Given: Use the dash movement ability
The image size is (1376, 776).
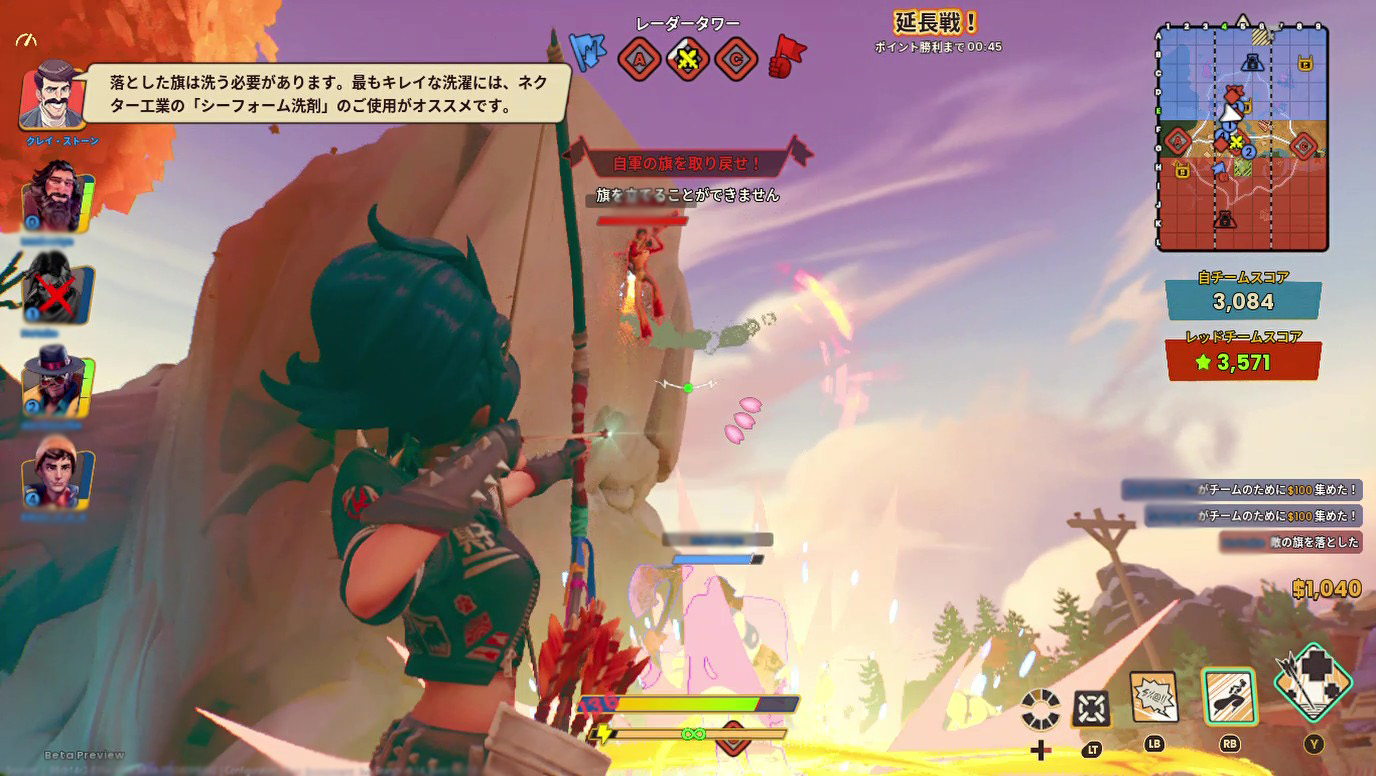Looking at the screenshot, I should [x=1228, y=696].
